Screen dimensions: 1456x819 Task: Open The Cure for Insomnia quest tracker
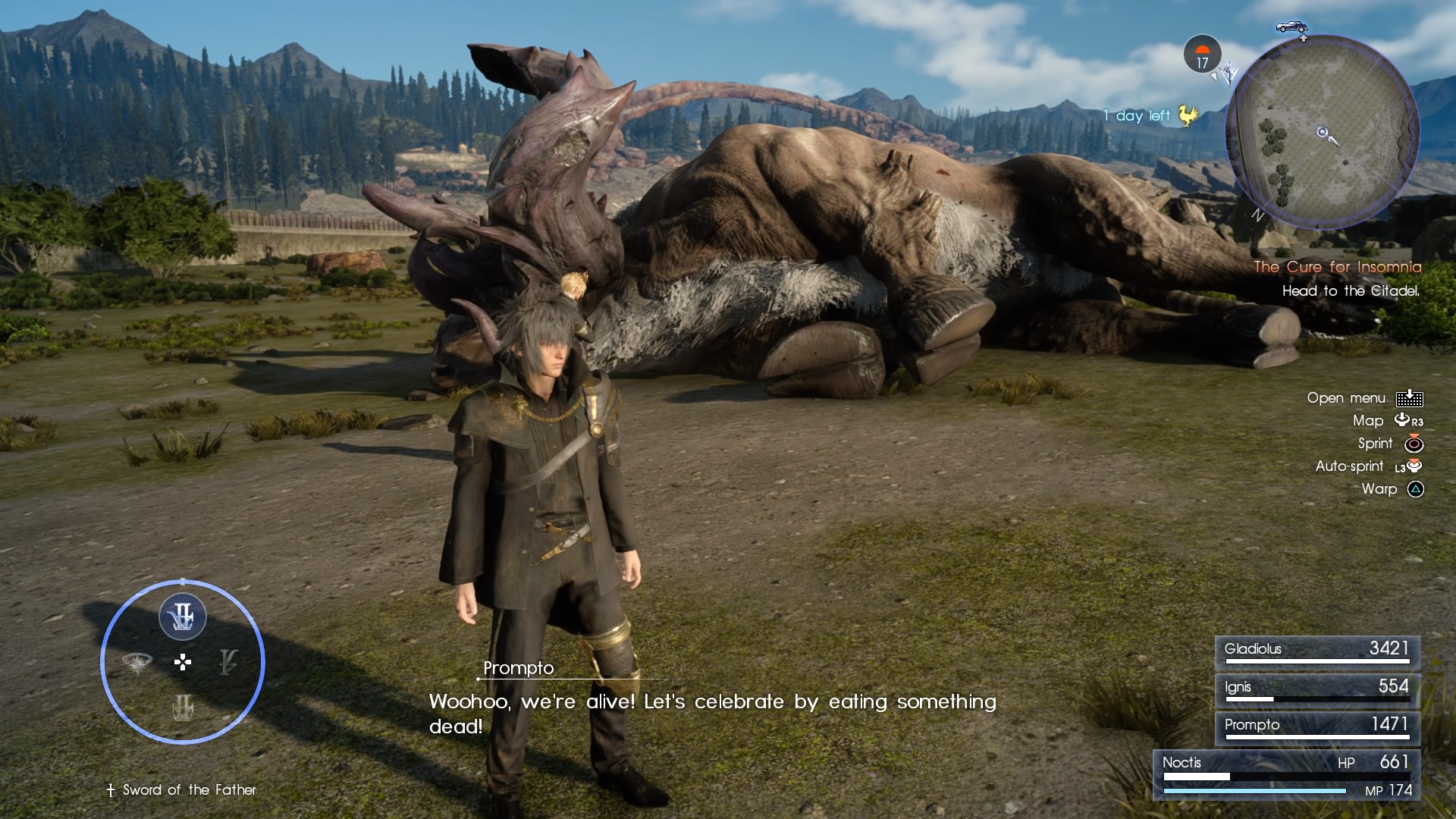pos(1337,267)
